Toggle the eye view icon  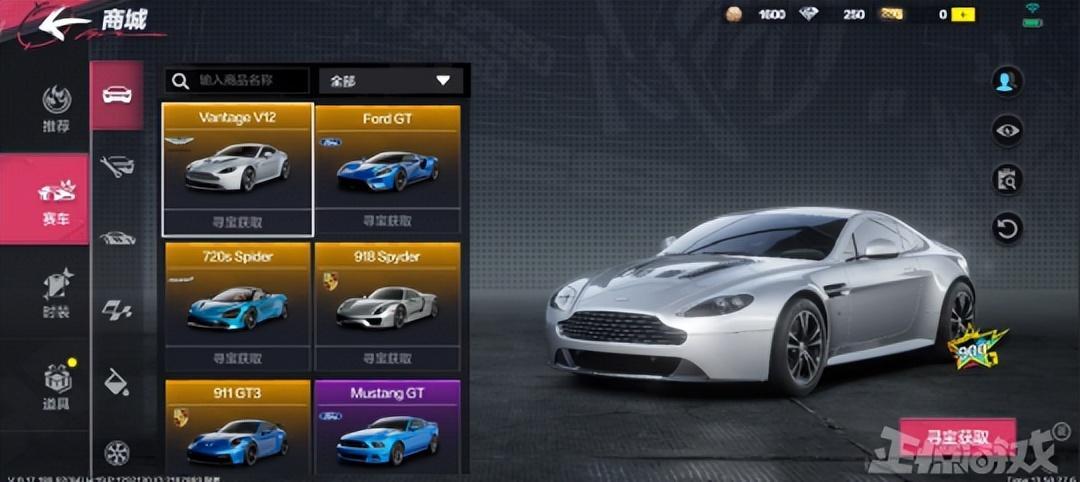point(1006,129)
